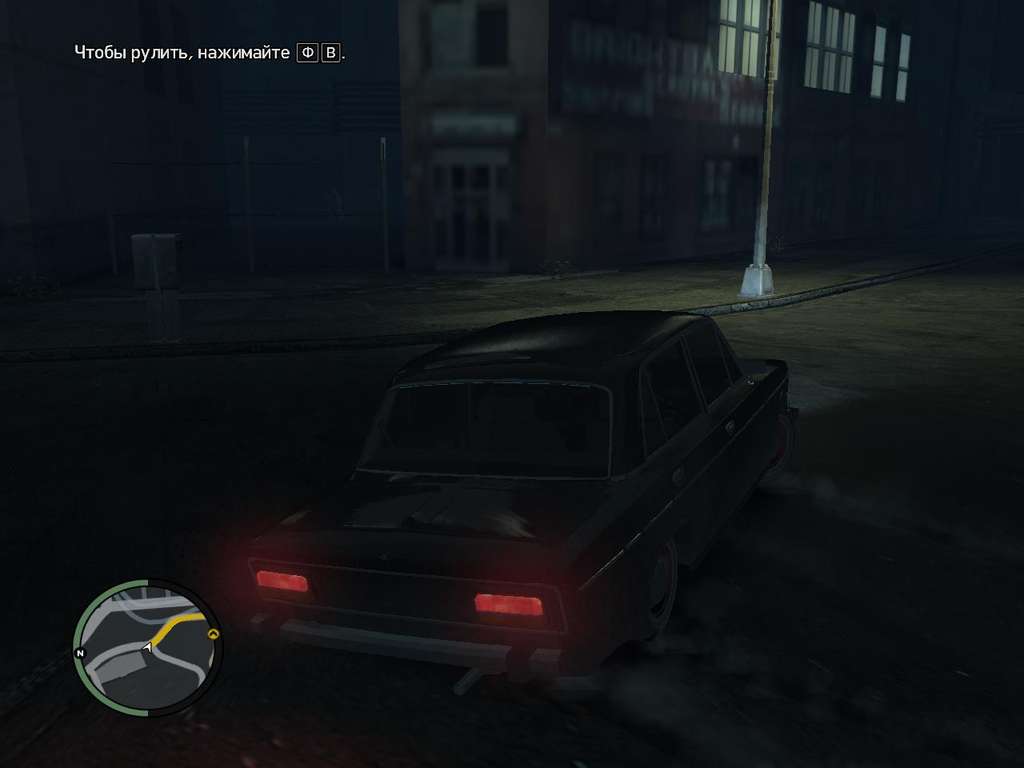The image size is (1024, 768).
Task: Select the yellow destination marker on the minimap
Action: coord(212,634)
